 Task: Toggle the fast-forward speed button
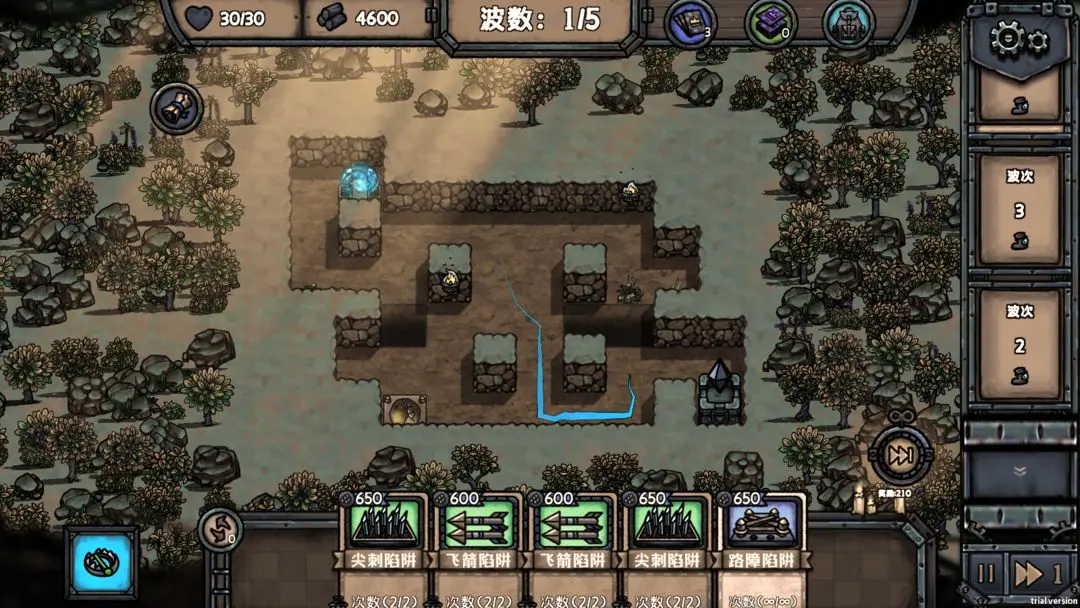pyautogui.click(x=1037, y=574)
